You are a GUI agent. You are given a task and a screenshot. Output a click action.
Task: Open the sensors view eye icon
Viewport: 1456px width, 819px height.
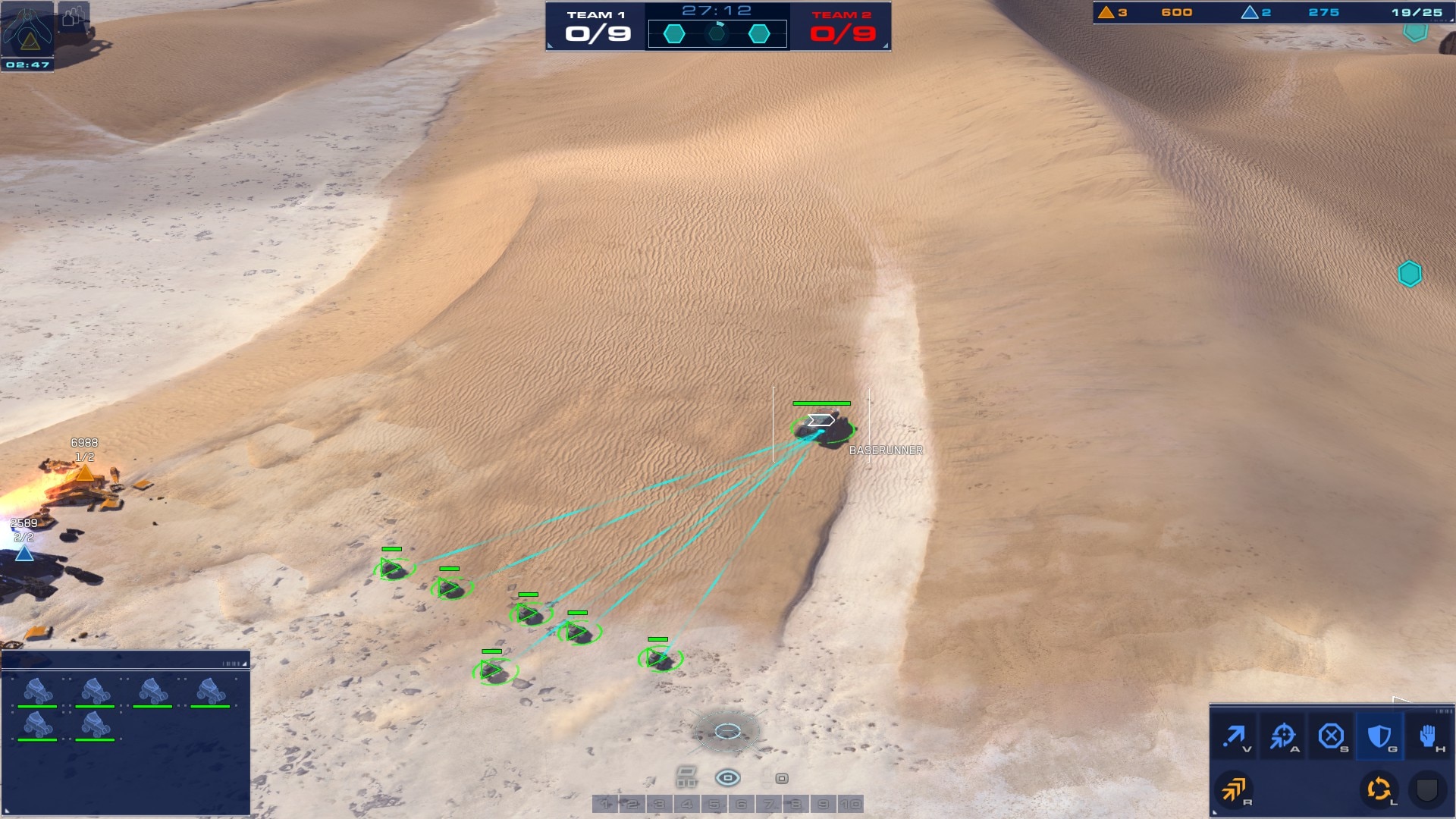728,777
